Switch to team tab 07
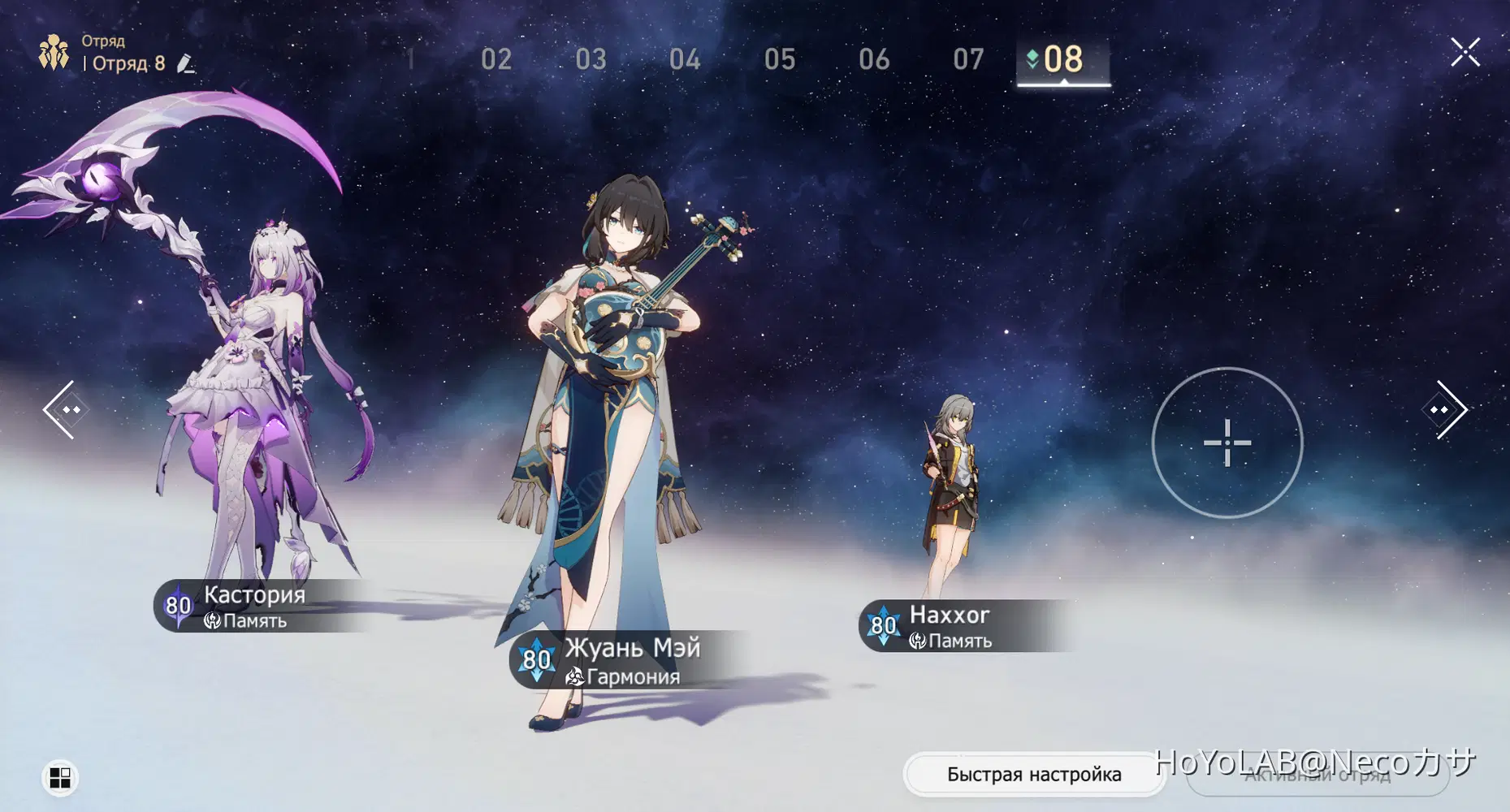1510x812 pixels. coord(968,59)
